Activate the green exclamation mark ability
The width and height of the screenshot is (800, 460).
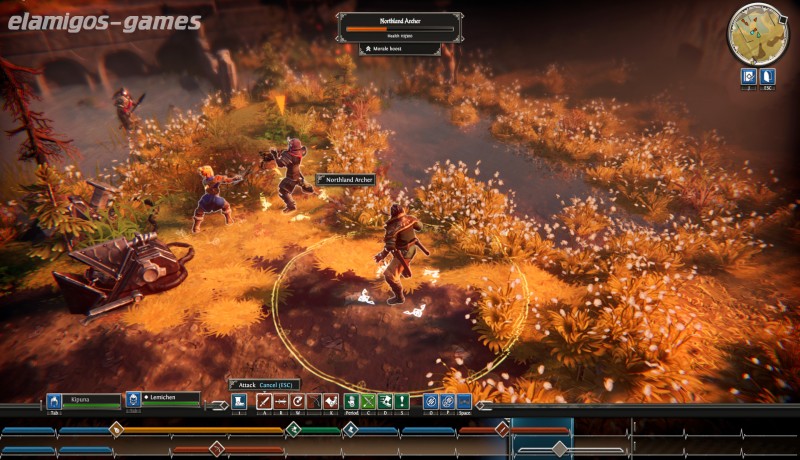tap(402, 401)
